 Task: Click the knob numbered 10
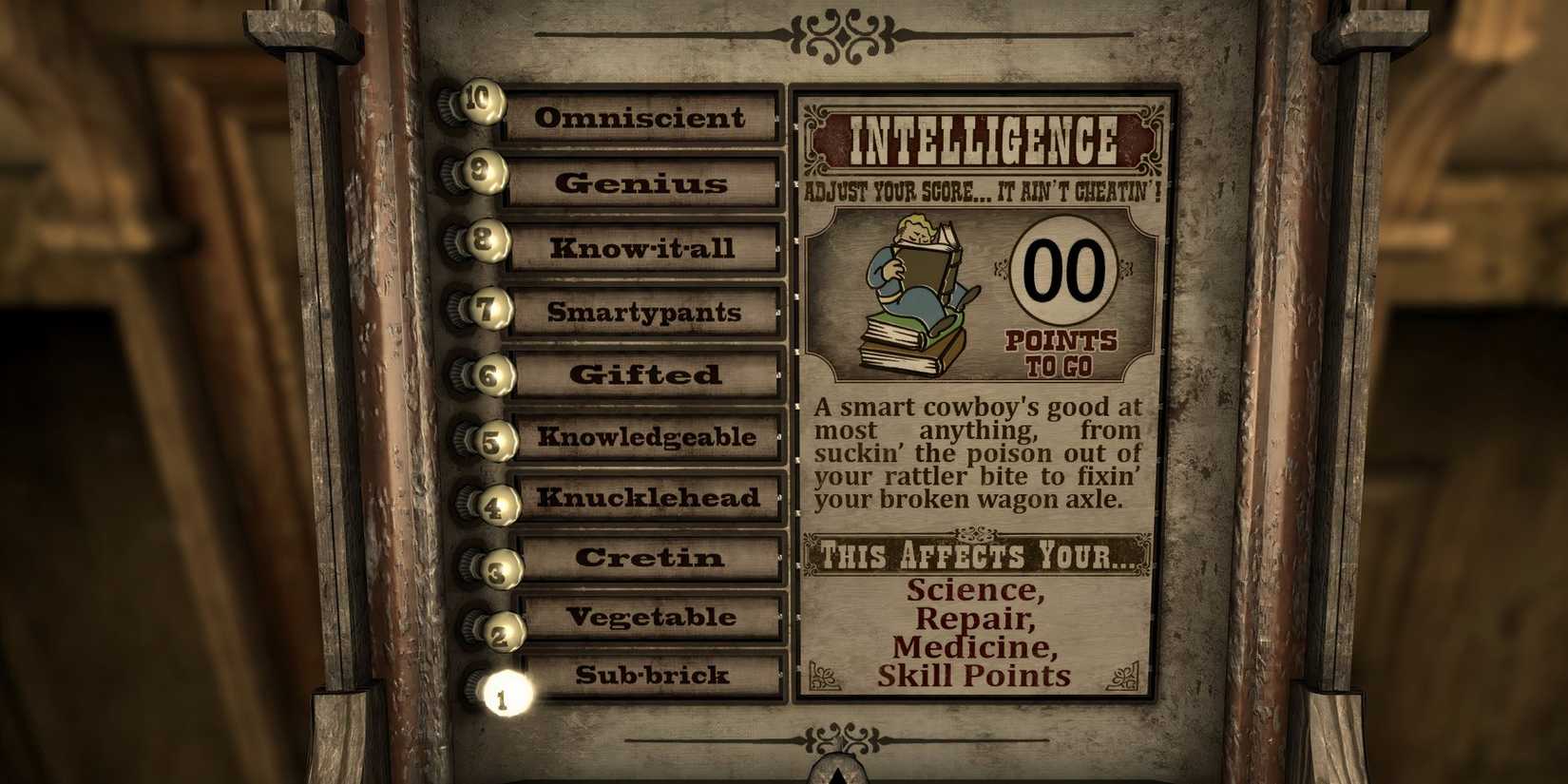point(483,102)
